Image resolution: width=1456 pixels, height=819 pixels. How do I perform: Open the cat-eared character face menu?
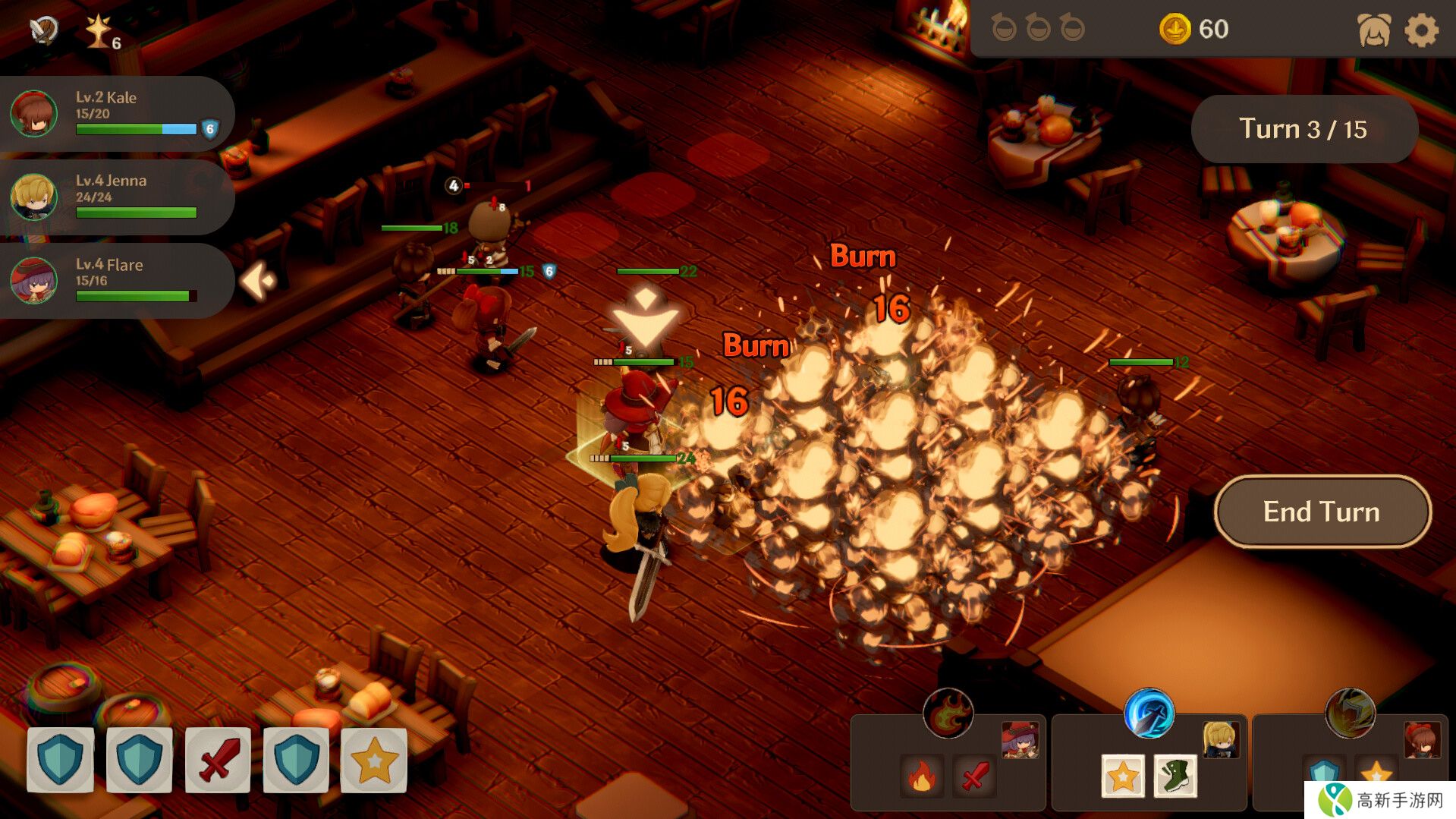[x=1374, y=30]
